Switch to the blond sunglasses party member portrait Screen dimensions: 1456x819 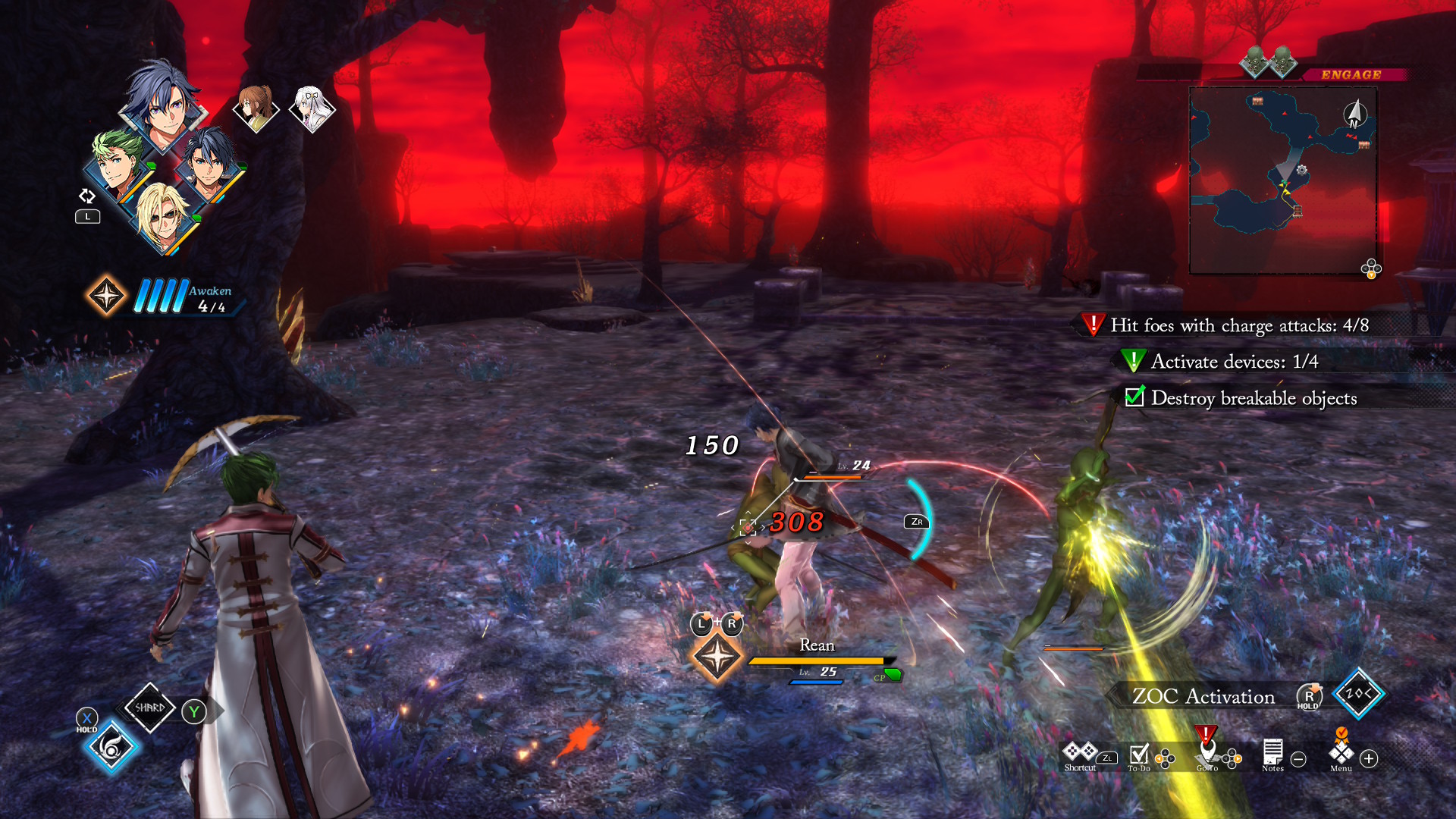[163, 216]
